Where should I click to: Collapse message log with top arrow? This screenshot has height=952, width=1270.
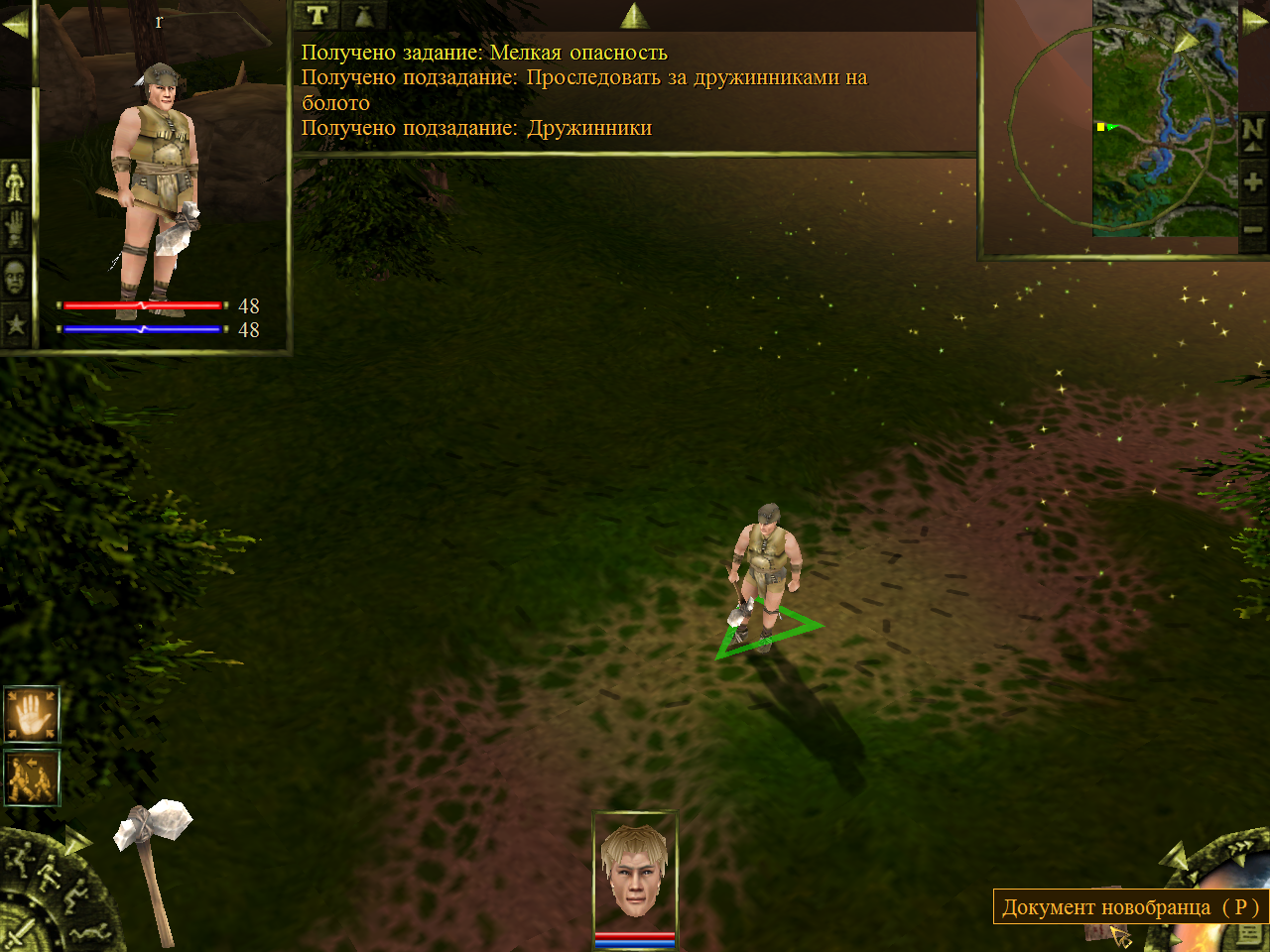pos(634,15)
